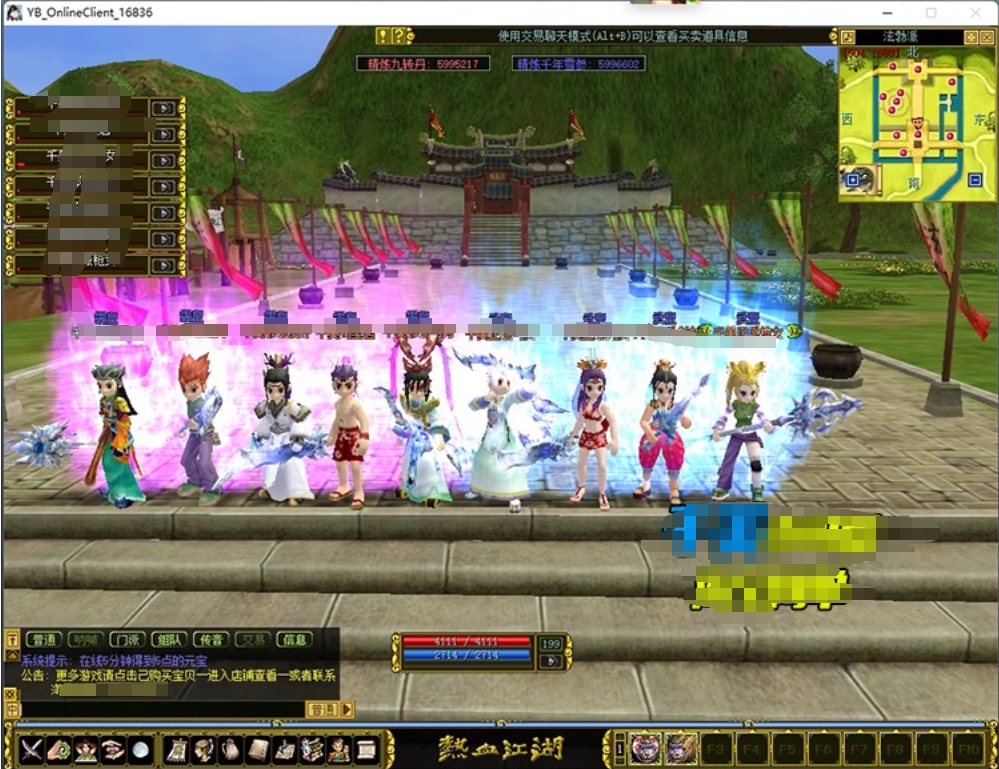Viewport: 999px width, 769px height.
Task: Open the scroll icon at the toolbar's end
Action: 366,749
